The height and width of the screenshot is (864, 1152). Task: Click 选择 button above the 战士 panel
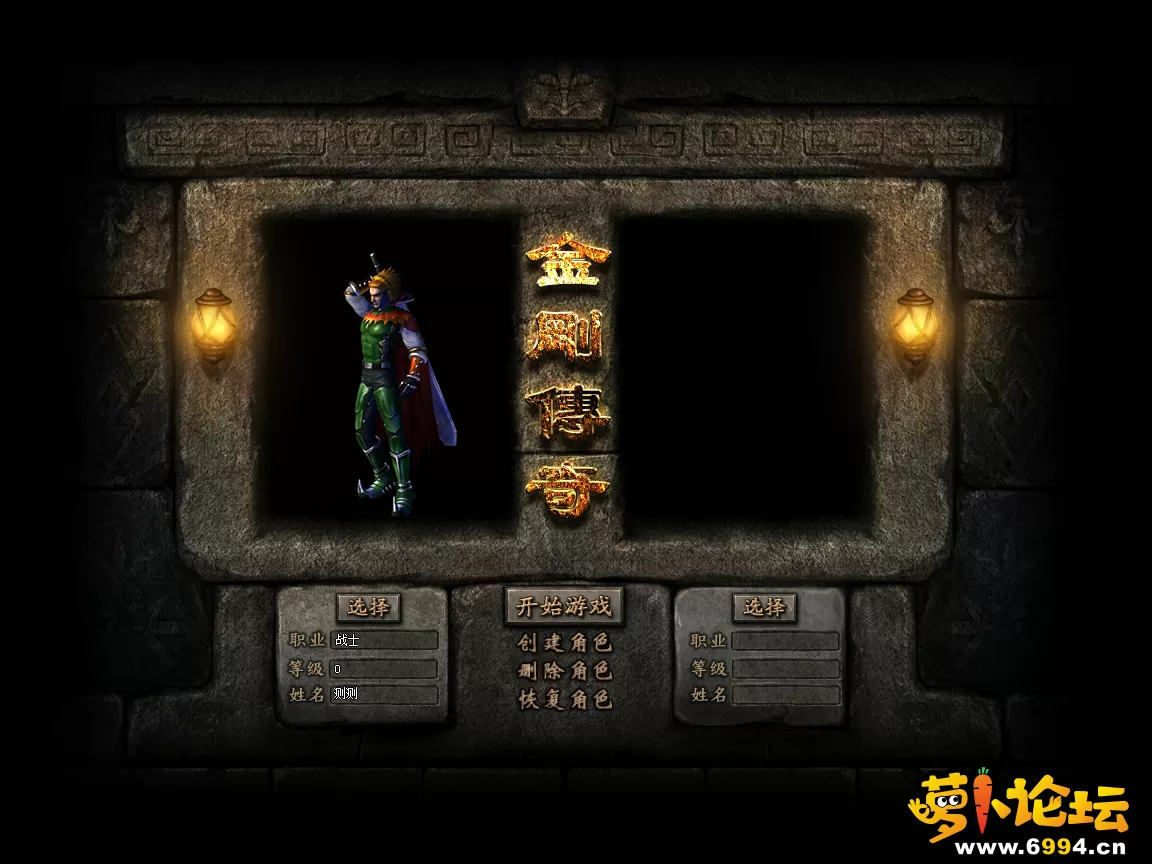368,607
